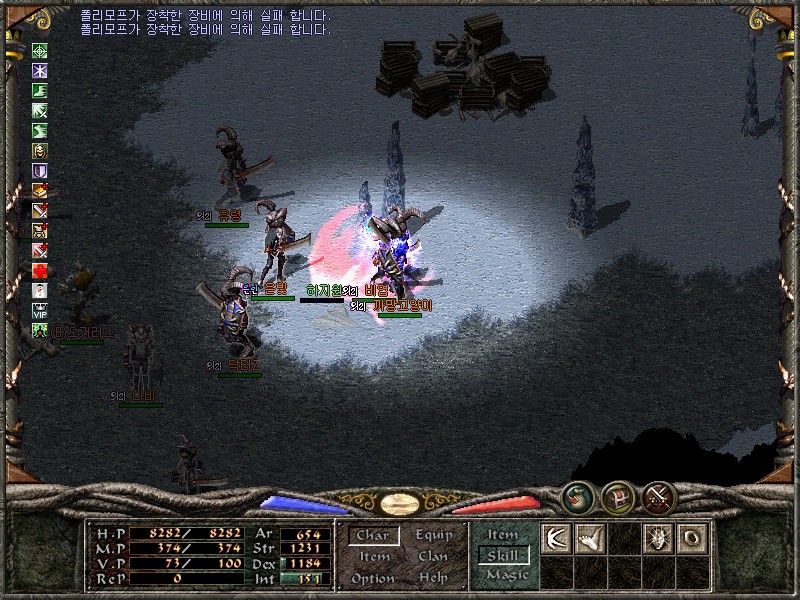Open the Char menu
This screenshot has width=800, height=600.
click(373, 536)
